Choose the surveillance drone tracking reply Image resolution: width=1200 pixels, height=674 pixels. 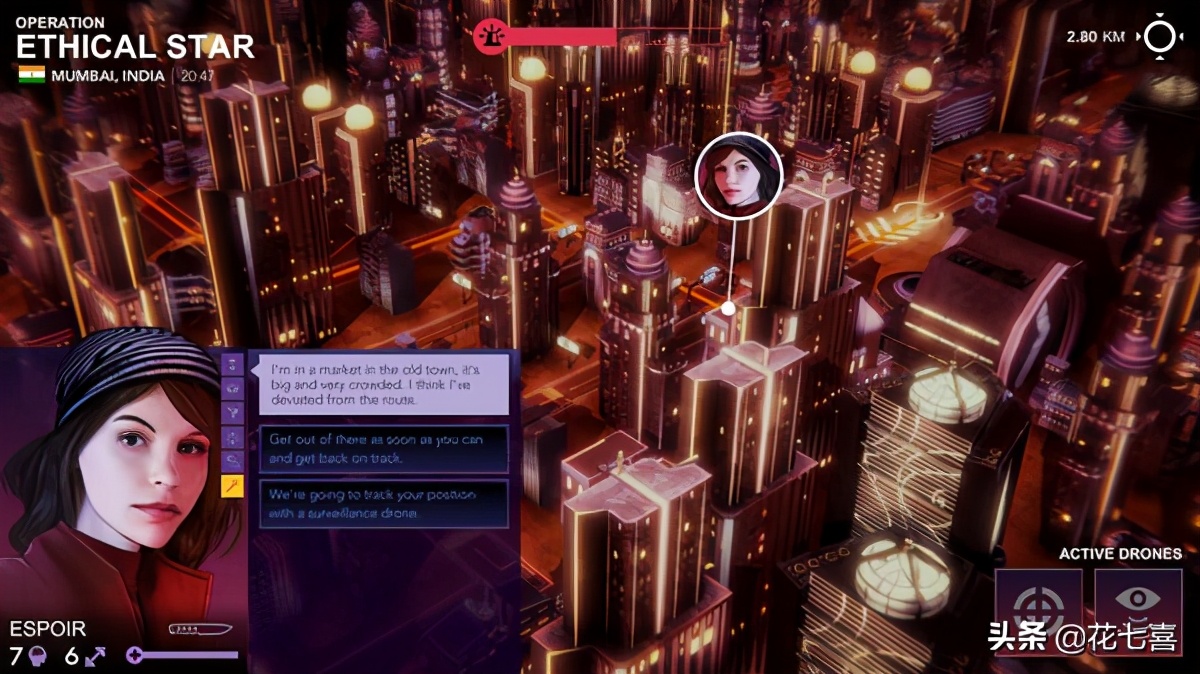tap(384, 504)
